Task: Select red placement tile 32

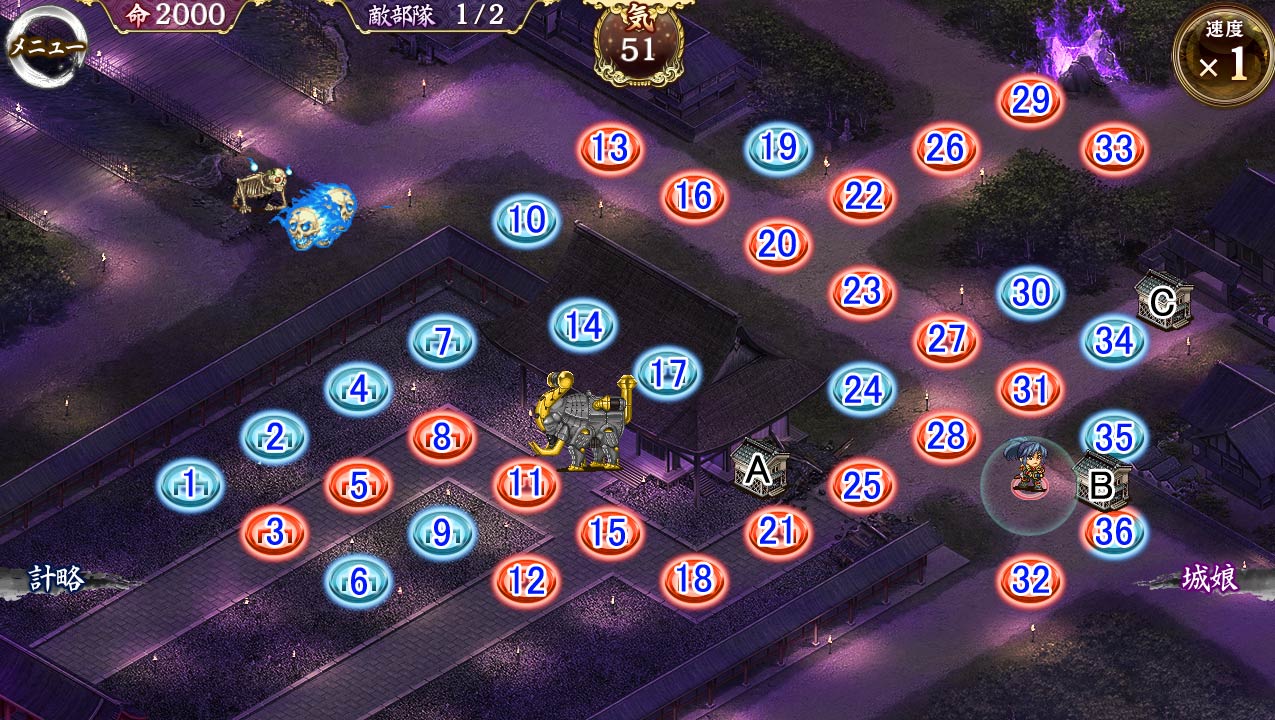Action: [1030, 580]
